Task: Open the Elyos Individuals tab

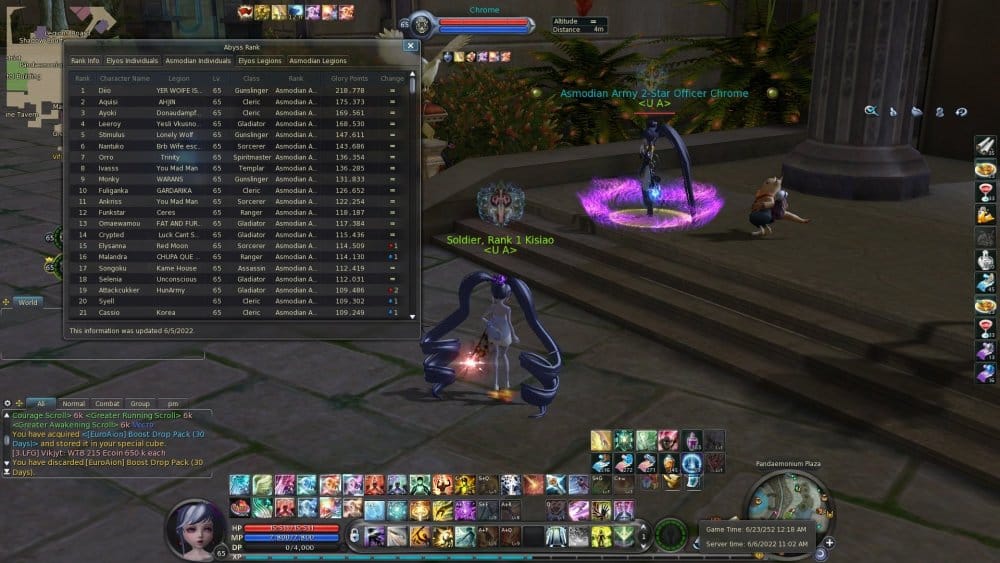Action: 132,61
